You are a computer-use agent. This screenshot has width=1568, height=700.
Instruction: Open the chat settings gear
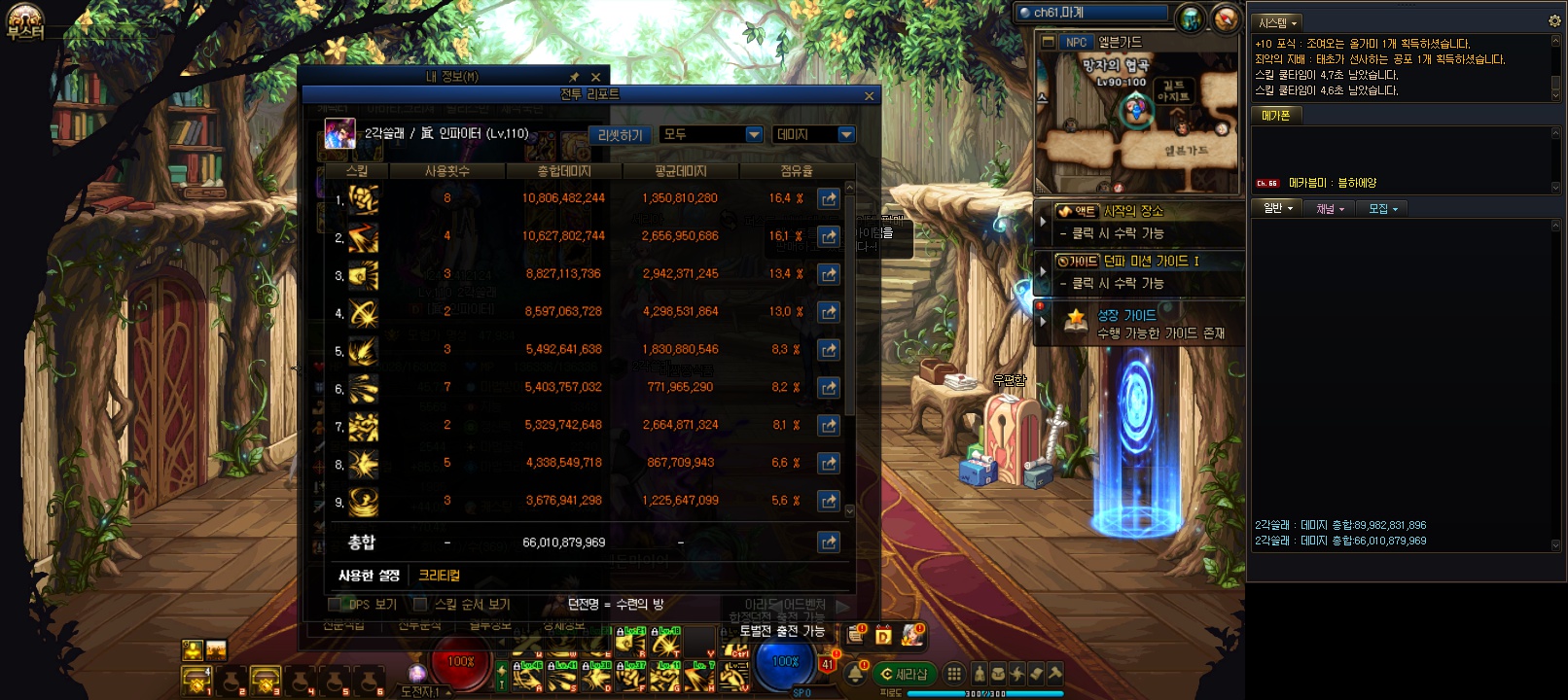coord(1553,20)
